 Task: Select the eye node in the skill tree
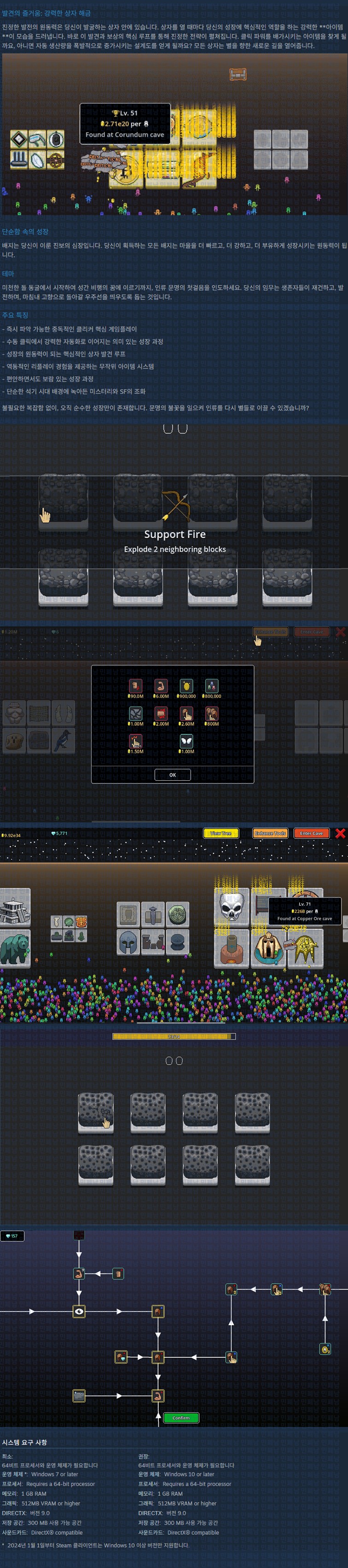[x=79, y=1311]
